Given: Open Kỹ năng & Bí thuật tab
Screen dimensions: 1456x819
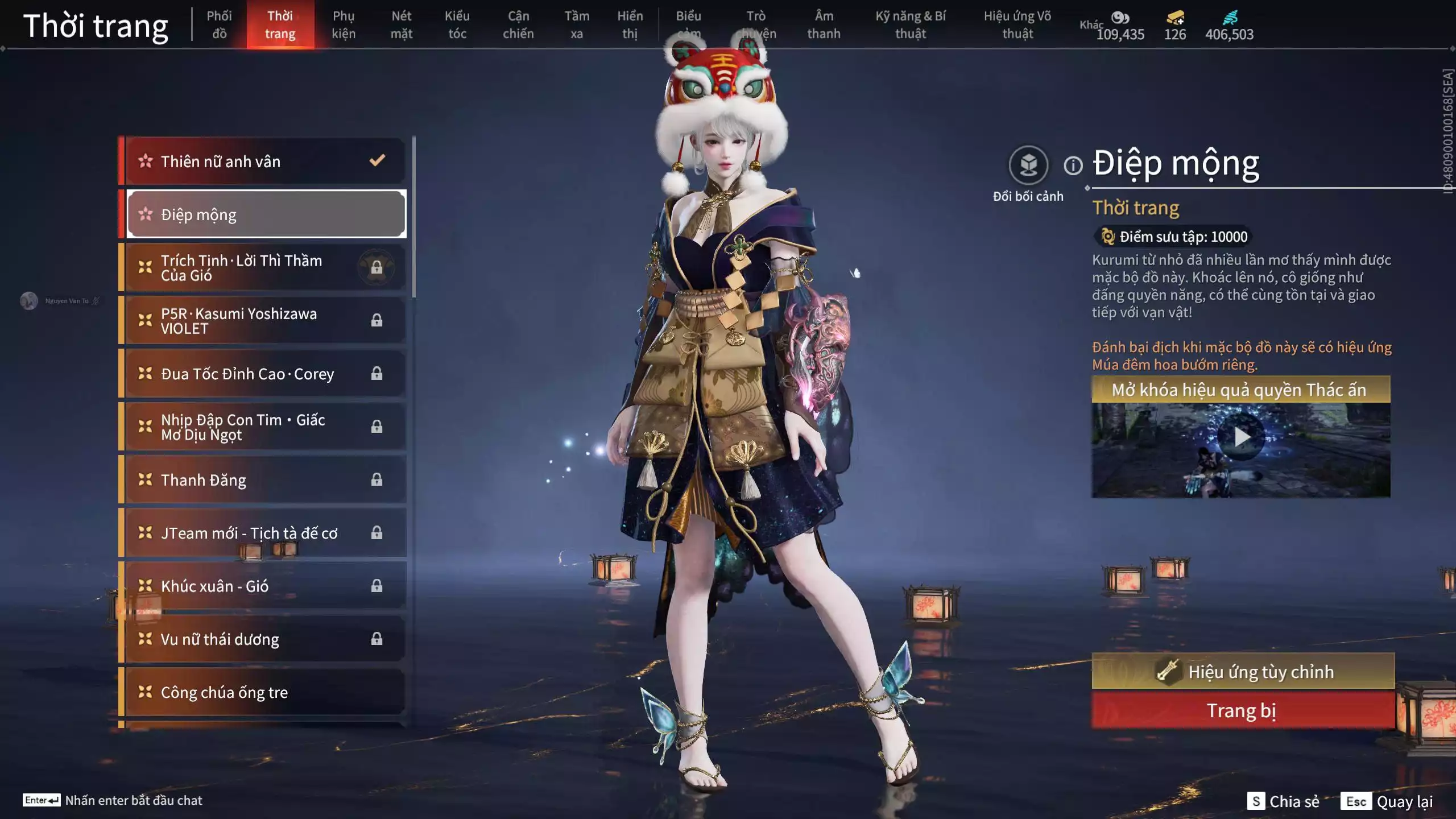Looking at the screenshot, I should point(910,24).
